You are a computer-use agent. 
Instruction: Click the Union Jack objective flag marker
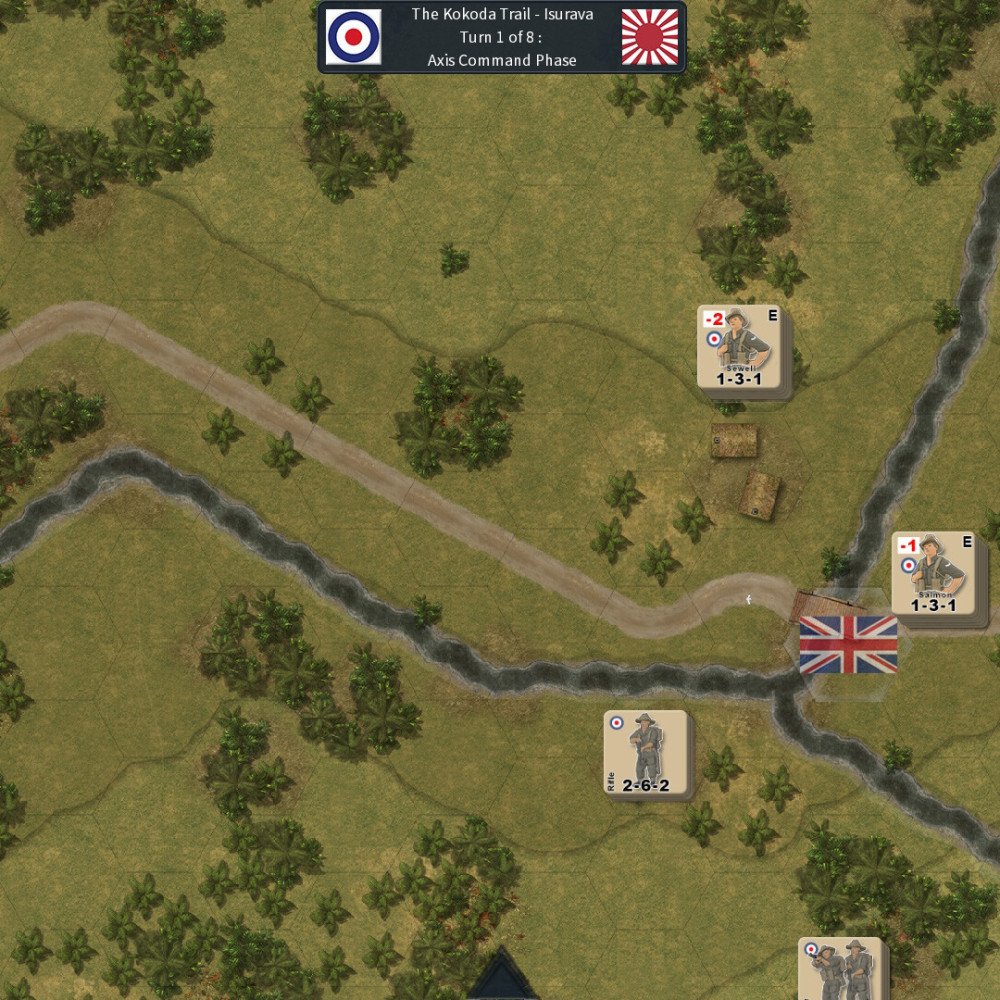coord(848,644)
